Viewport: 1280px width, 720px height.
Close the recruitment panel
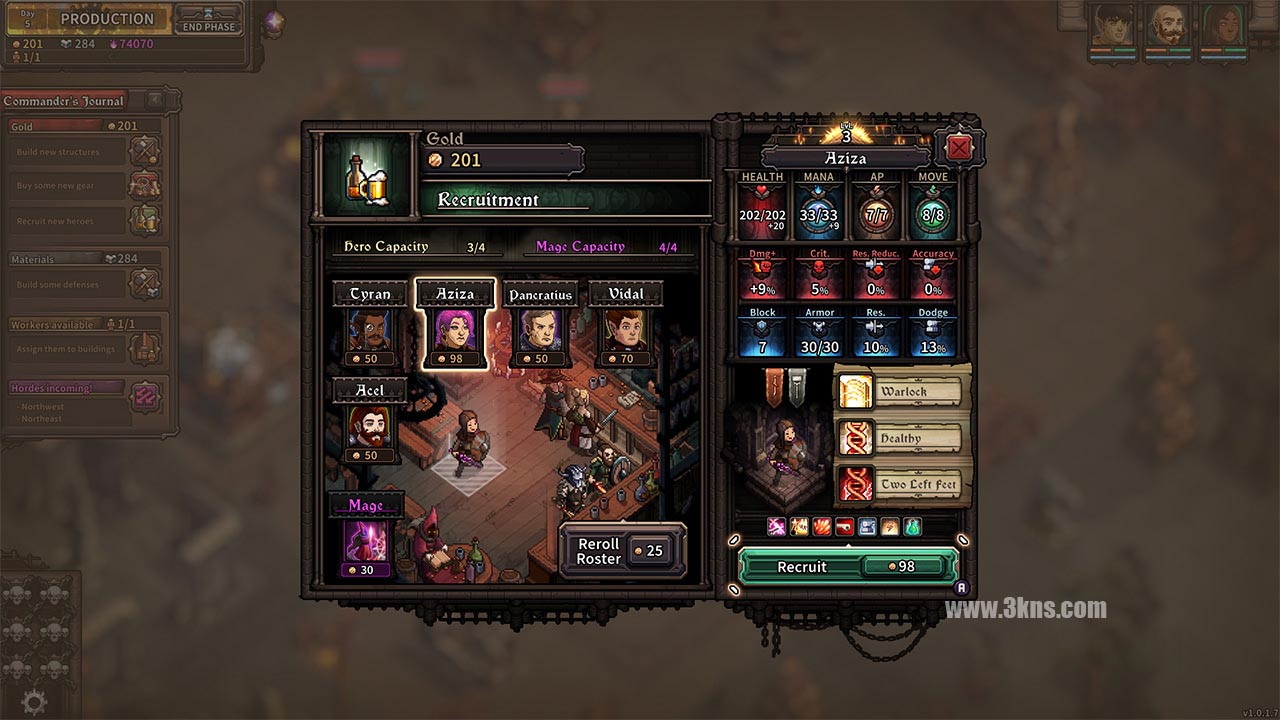tap(958, 148)
